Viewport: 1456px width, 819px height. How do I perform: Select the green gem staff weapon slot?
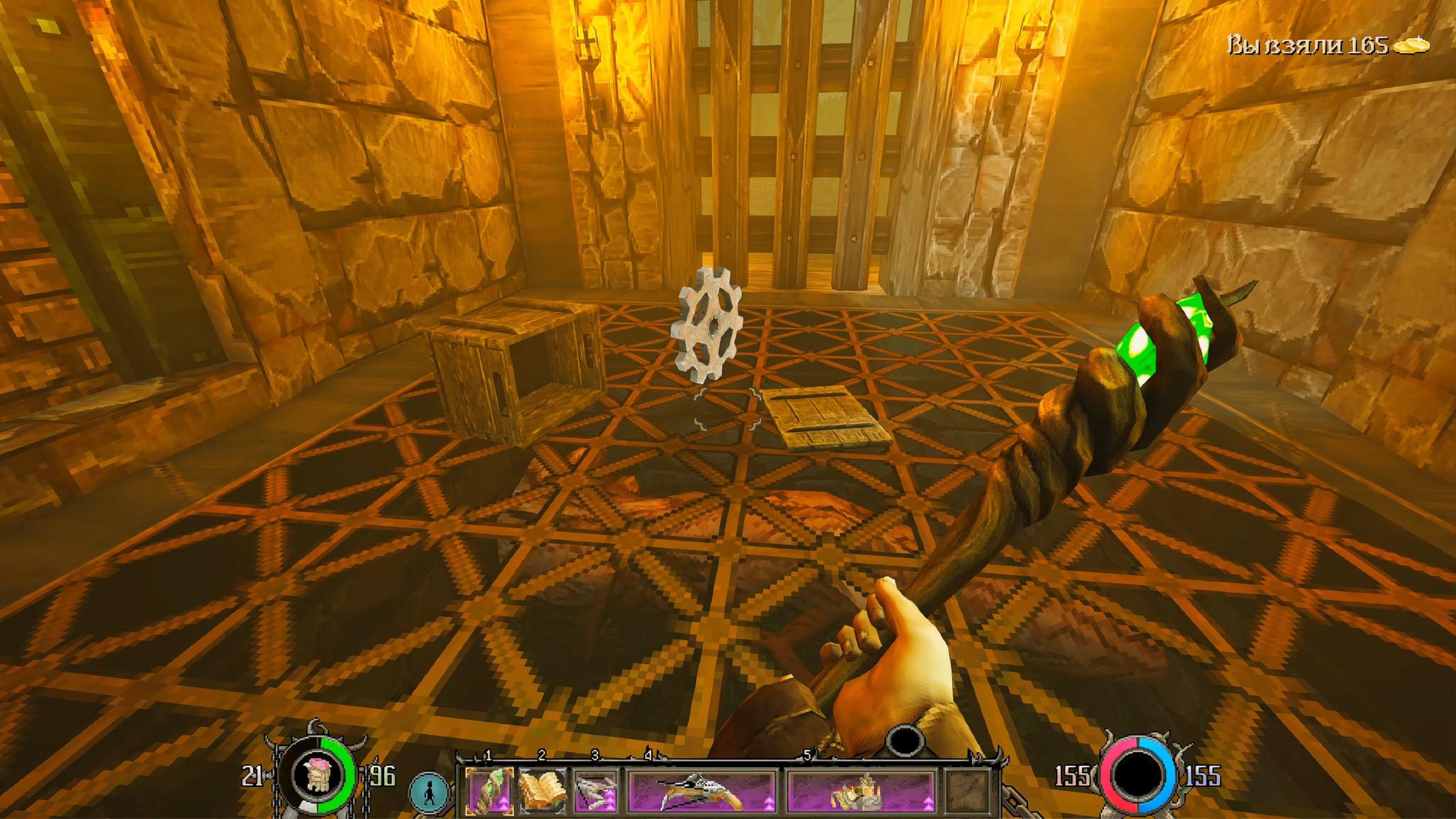tap(489, 790)
